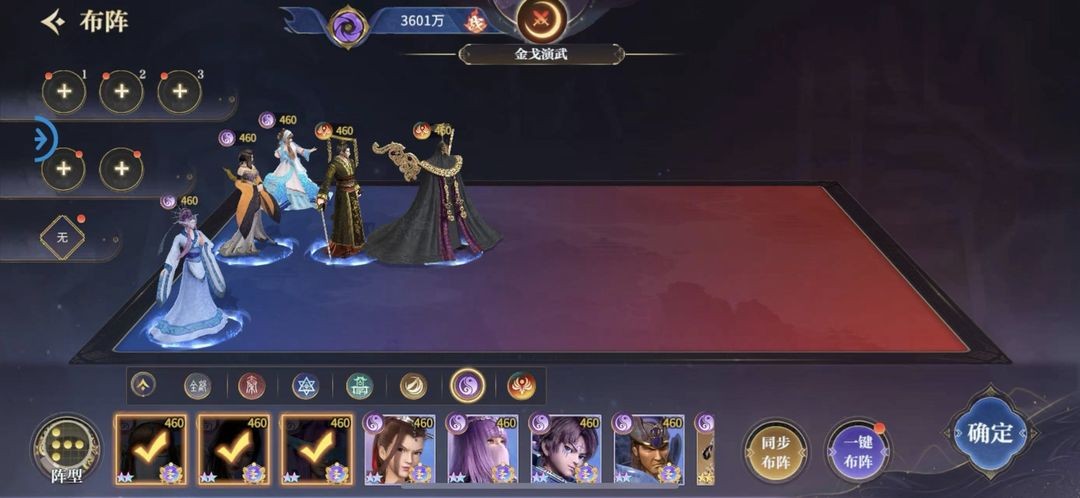
Task: Filter heroes by the orange phoenix faction icon
Action: [x=521, y=385]
